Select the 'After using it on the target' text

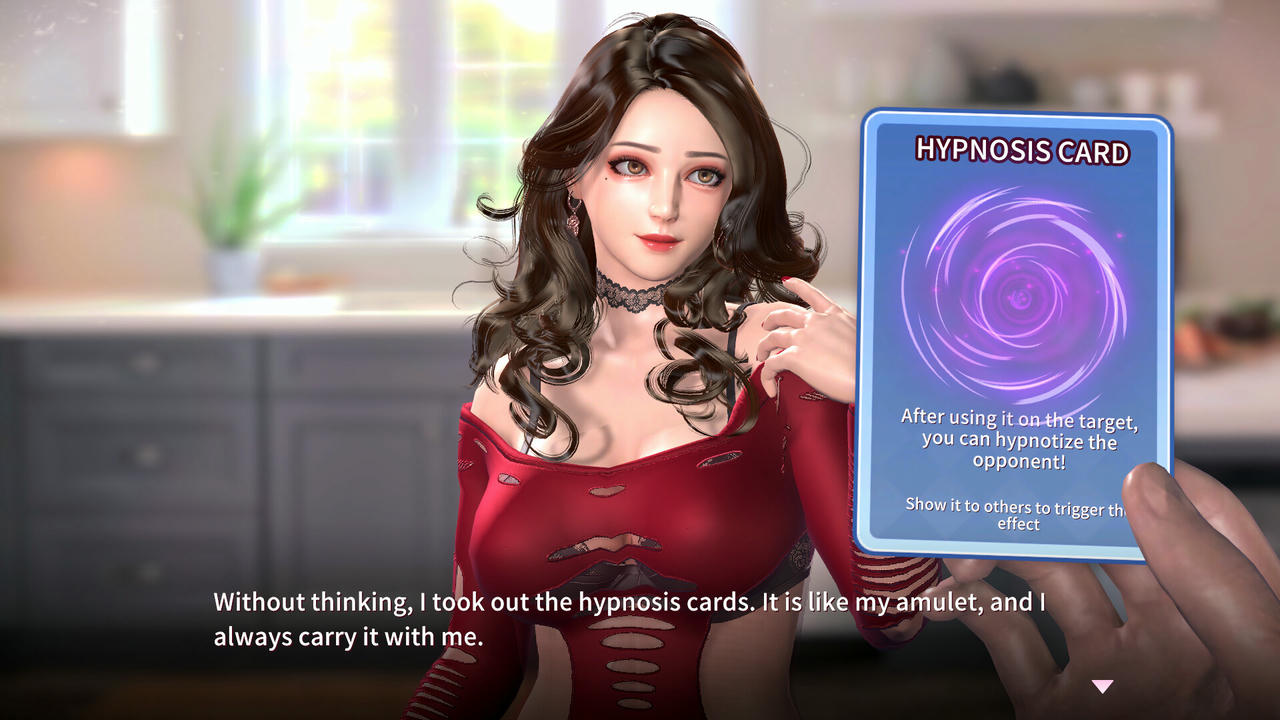(x=1018, y=418)
